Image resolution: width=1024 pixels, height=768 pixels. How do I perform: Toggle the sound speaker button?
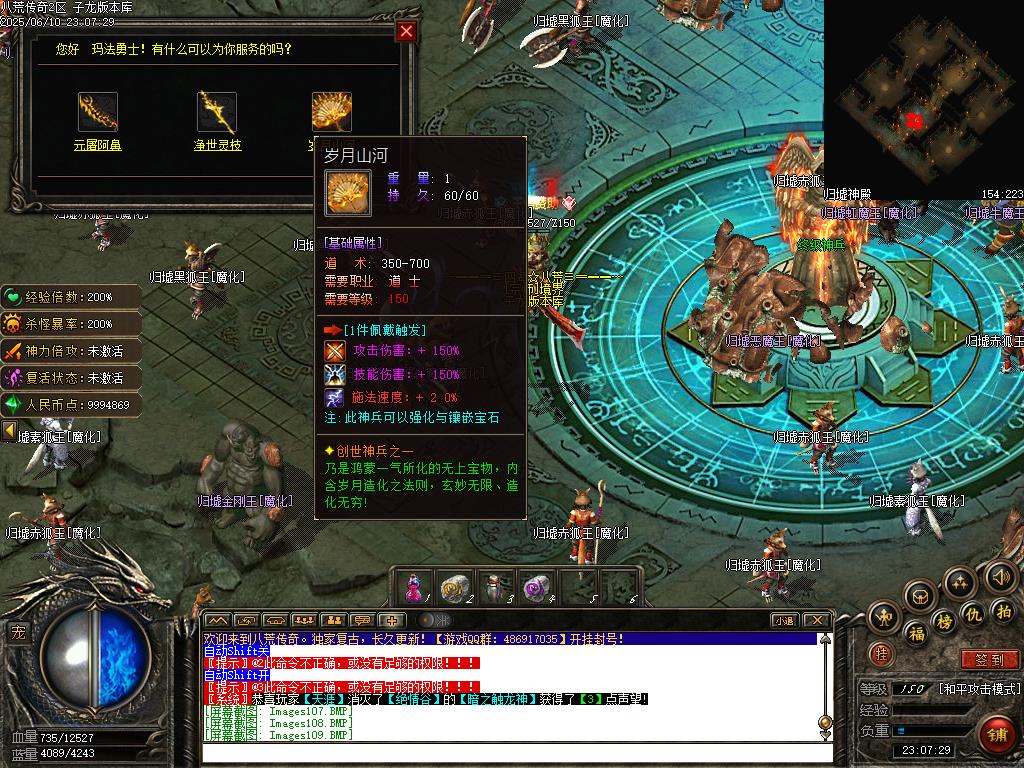pyautogui.click(x=1000, y=576)
